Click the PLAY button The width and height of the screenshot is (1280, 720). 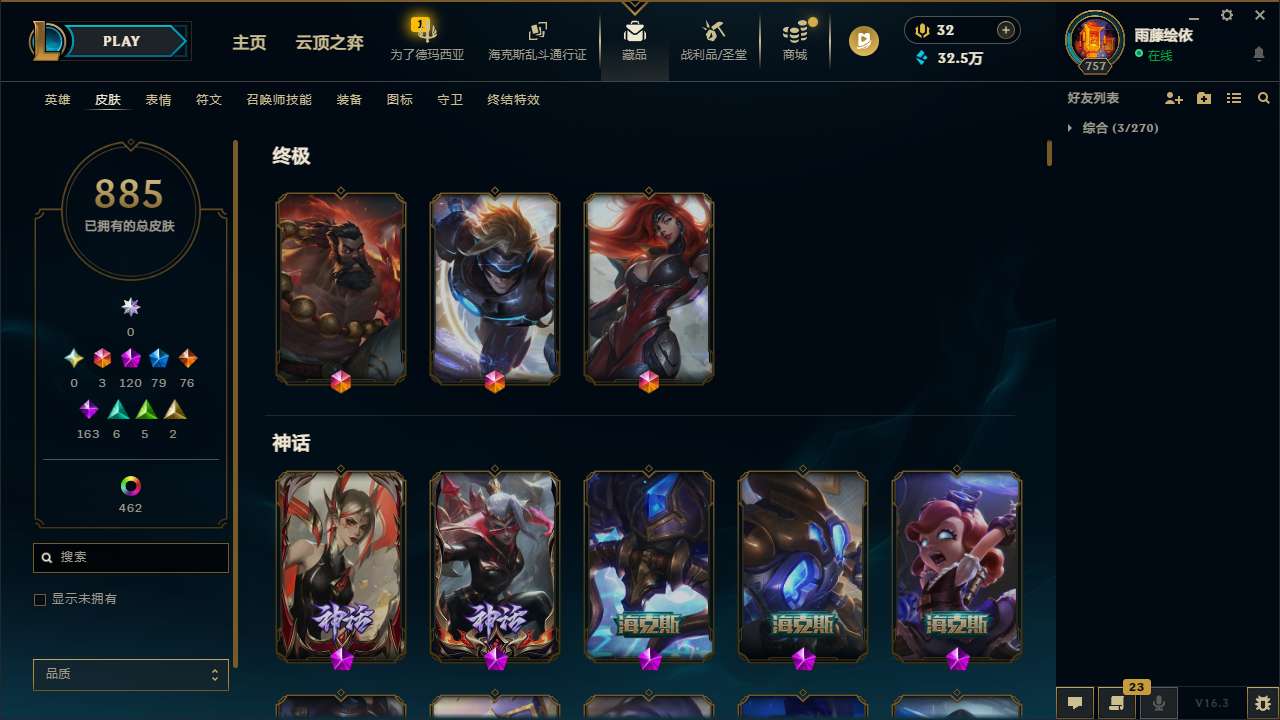tap(121, 41)
